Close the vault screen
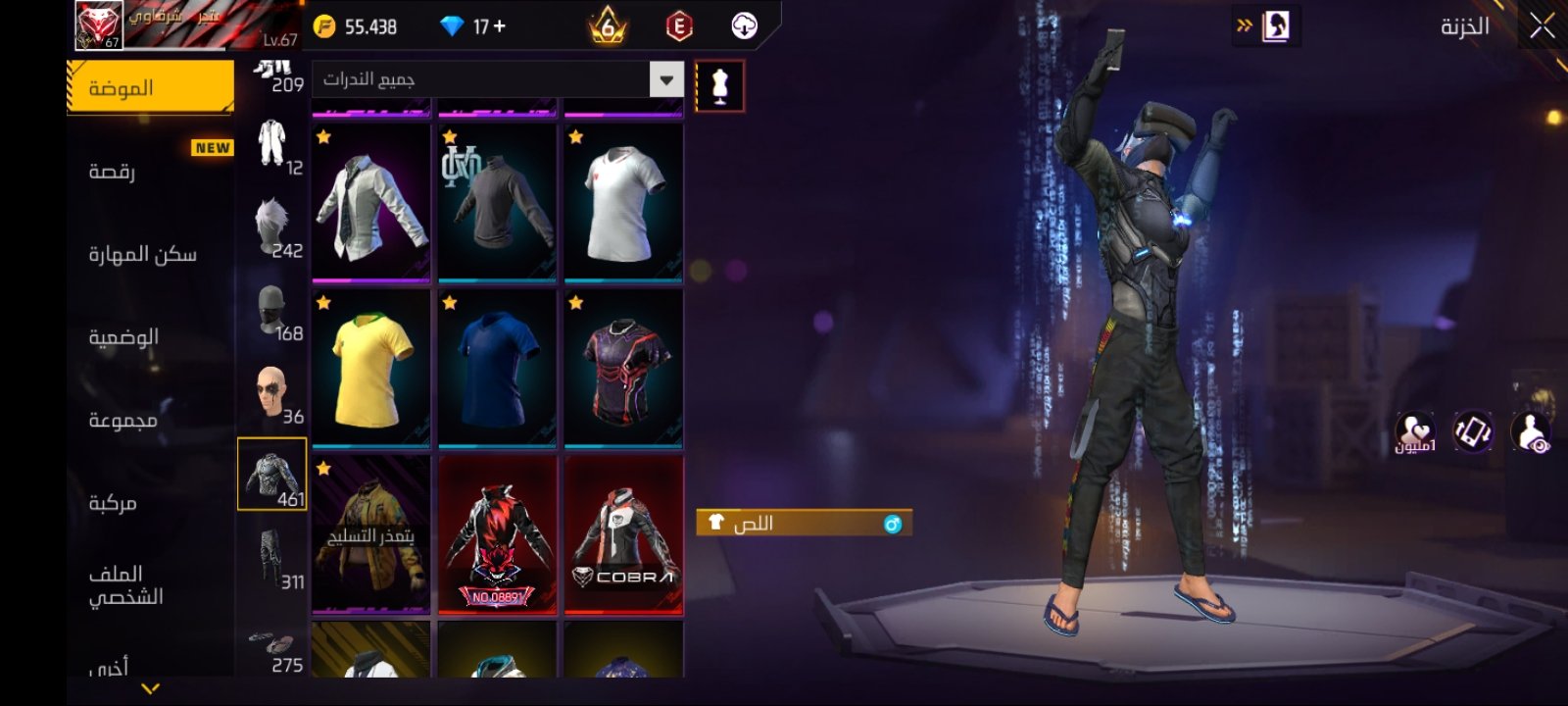Viewport: 1568px width, 706px height. [1542, 26]
